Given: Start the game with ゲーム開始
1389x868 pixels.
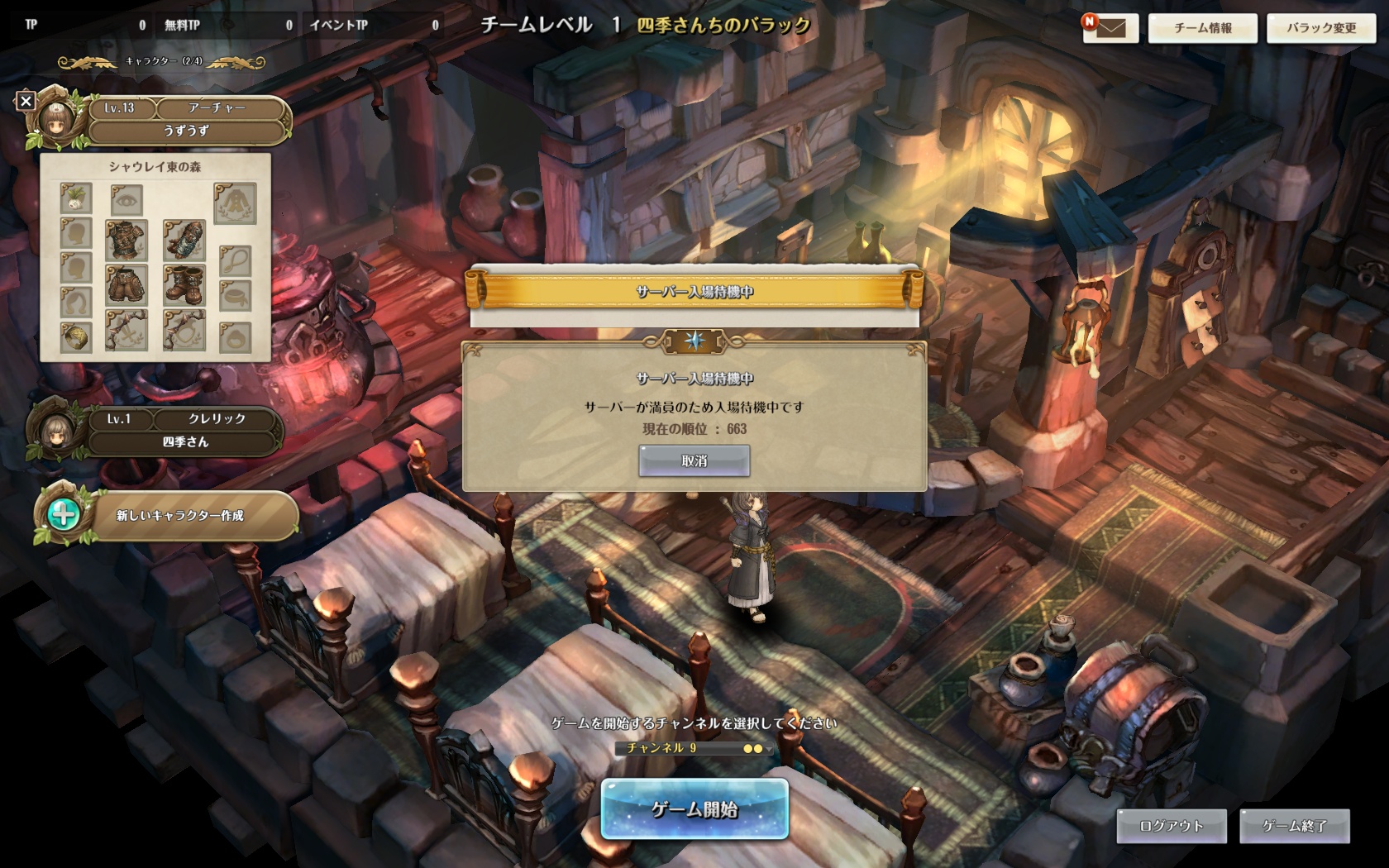Looking at the screenshot, I should pos(694,809).
